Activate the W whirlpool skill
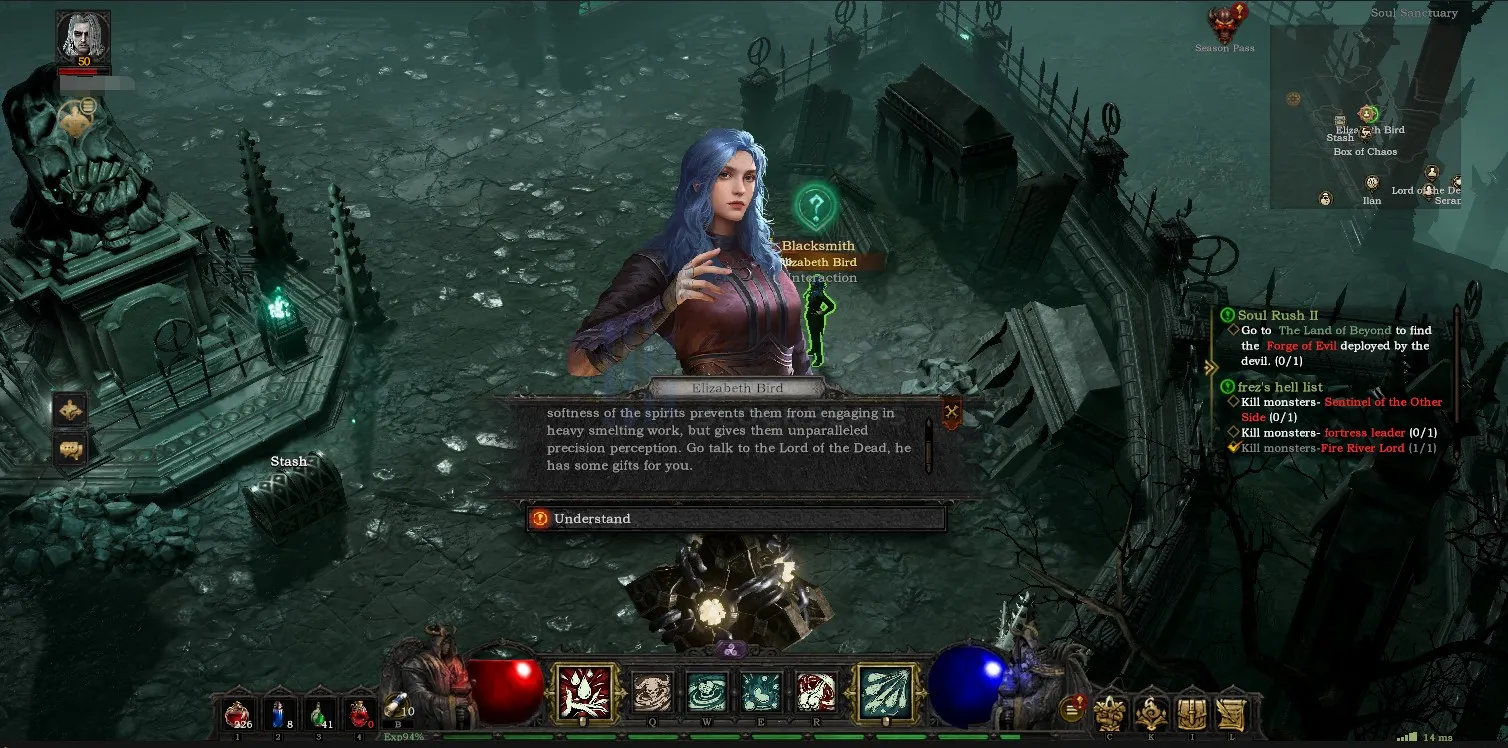1508x748 pixels. [707, 692]
